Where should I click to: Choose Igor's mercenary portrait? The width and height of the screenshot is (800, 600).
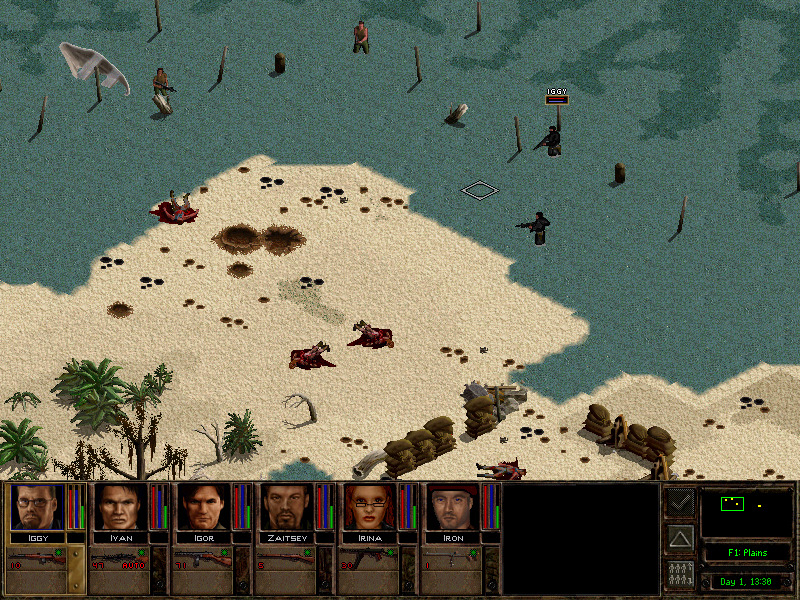click(x=201, y=507)
